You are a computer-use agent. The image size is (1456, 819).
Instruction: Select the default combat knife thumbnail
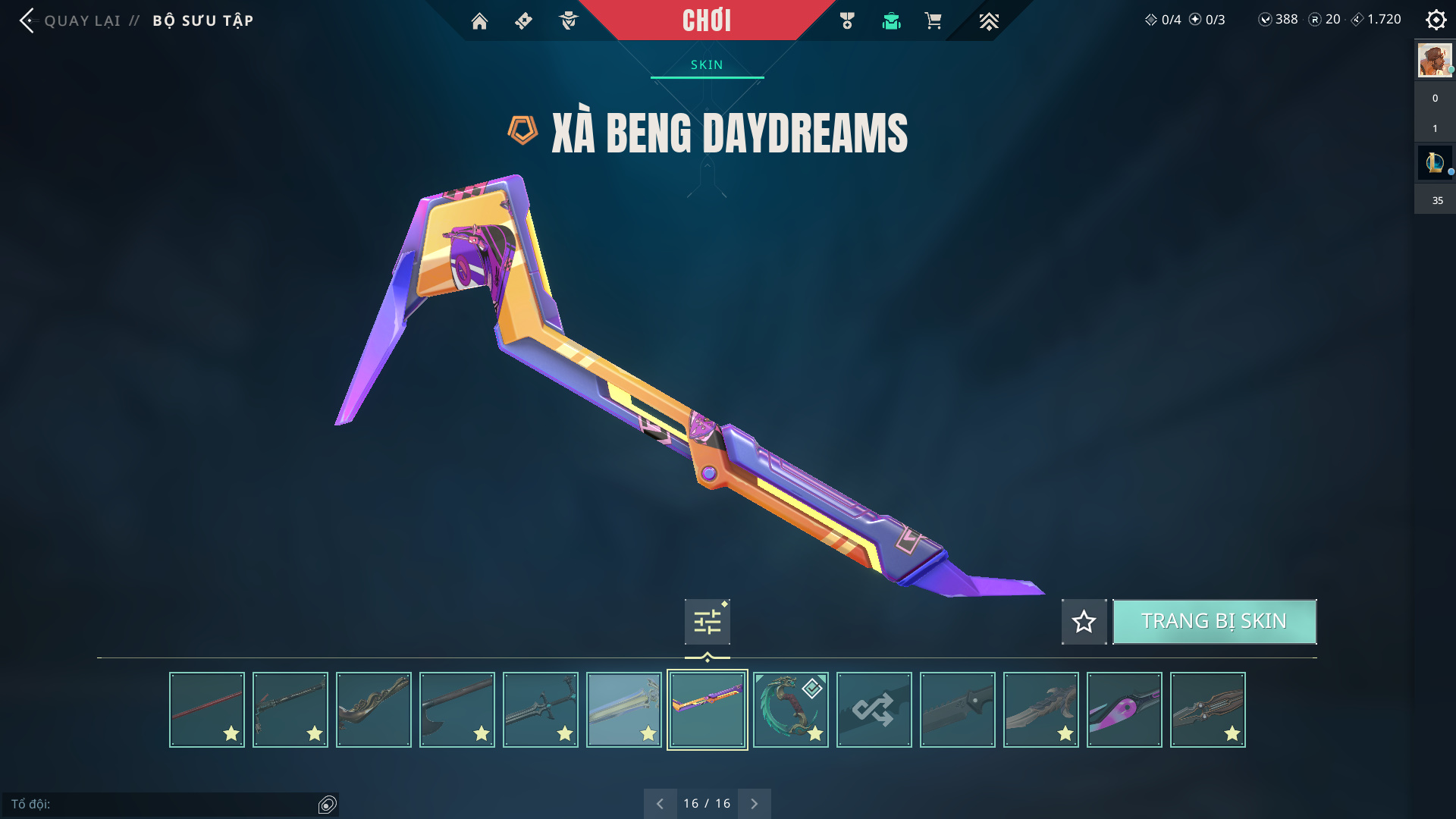[x=958, y=710]
